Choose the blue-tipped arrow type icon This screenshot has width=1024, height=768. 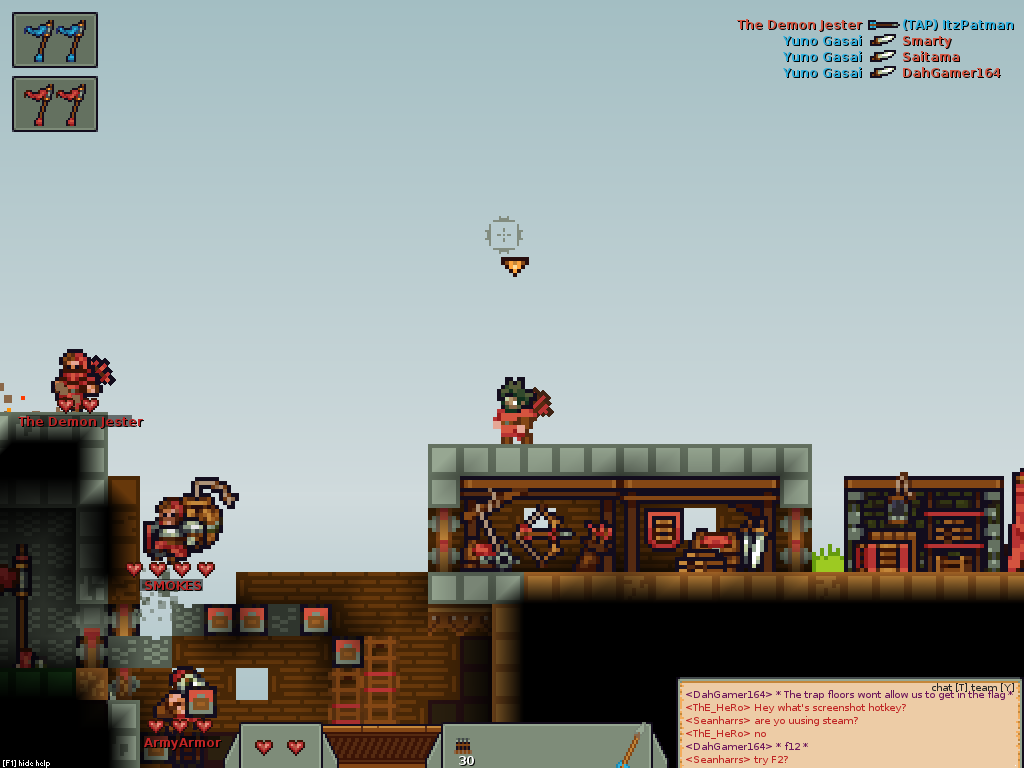point(629,748)
